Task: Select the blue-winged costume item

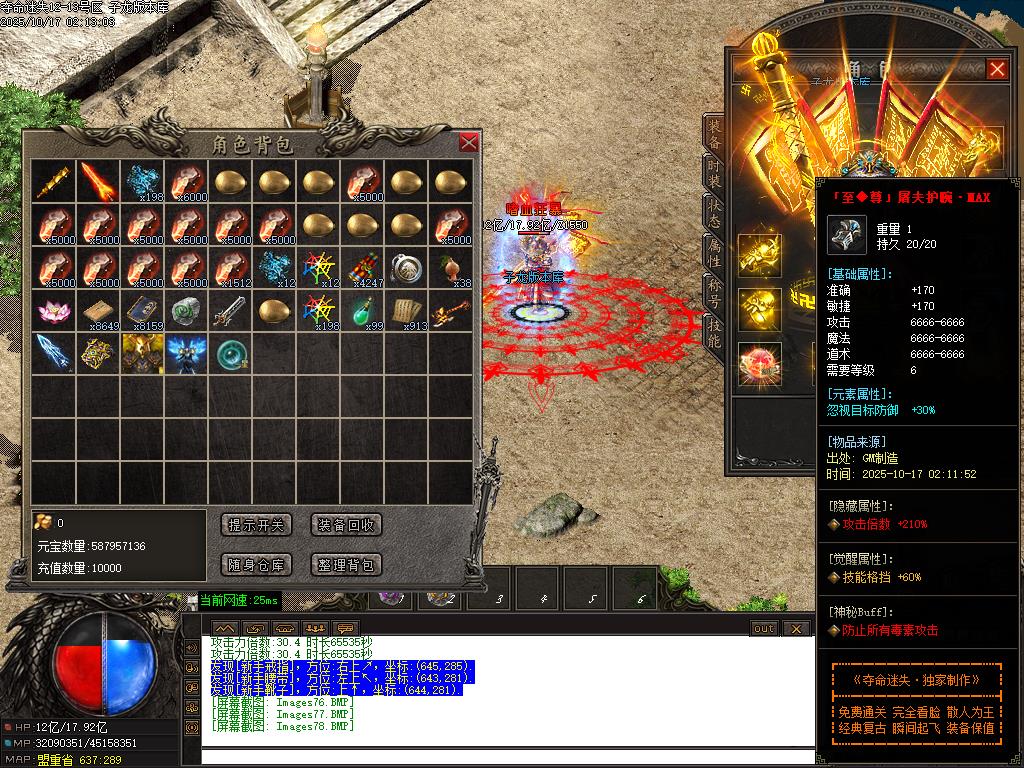Action: 185,354
